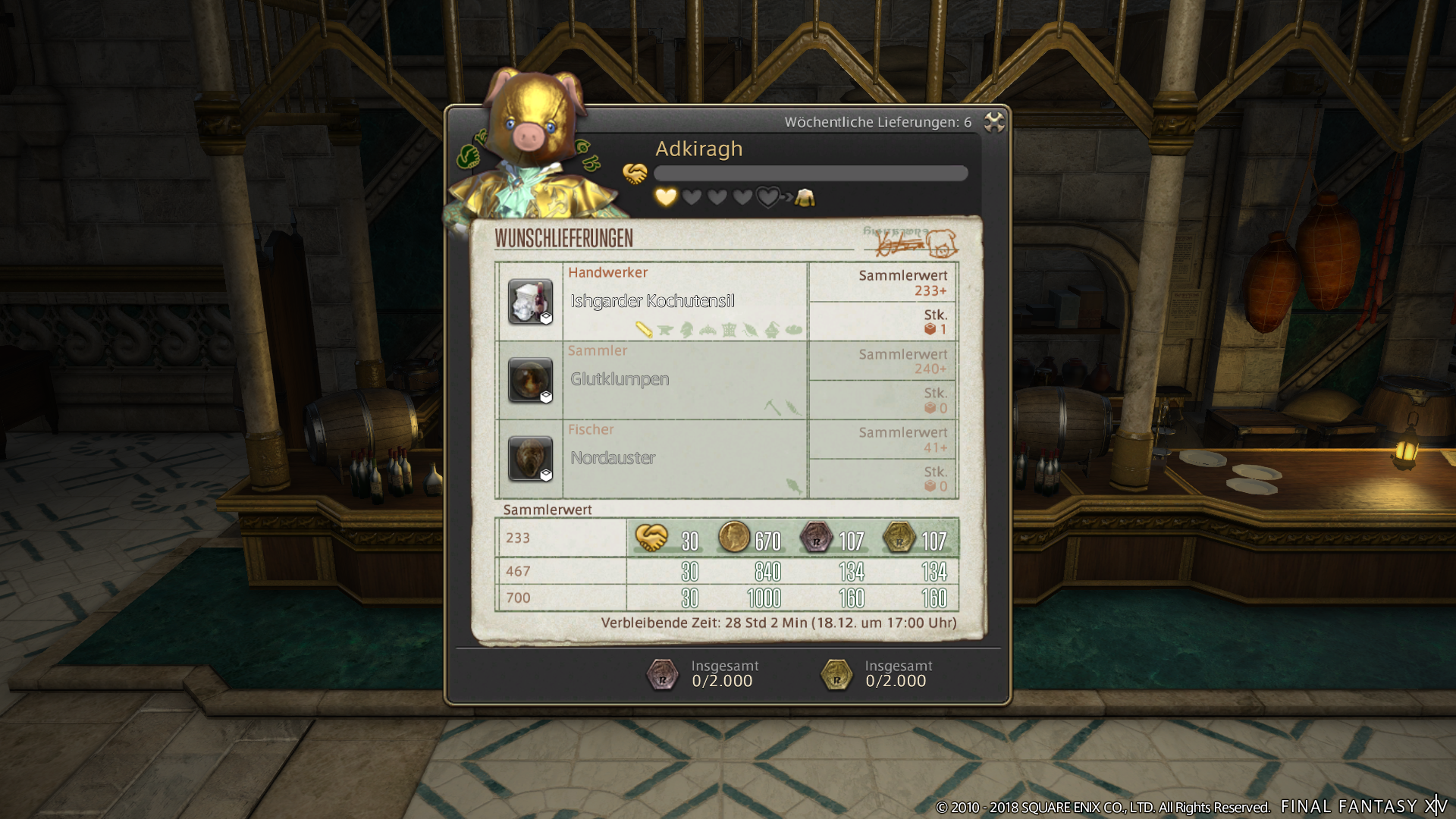Select the blacksmith anvil class icon
The image size is (1456, 819).
665,328
